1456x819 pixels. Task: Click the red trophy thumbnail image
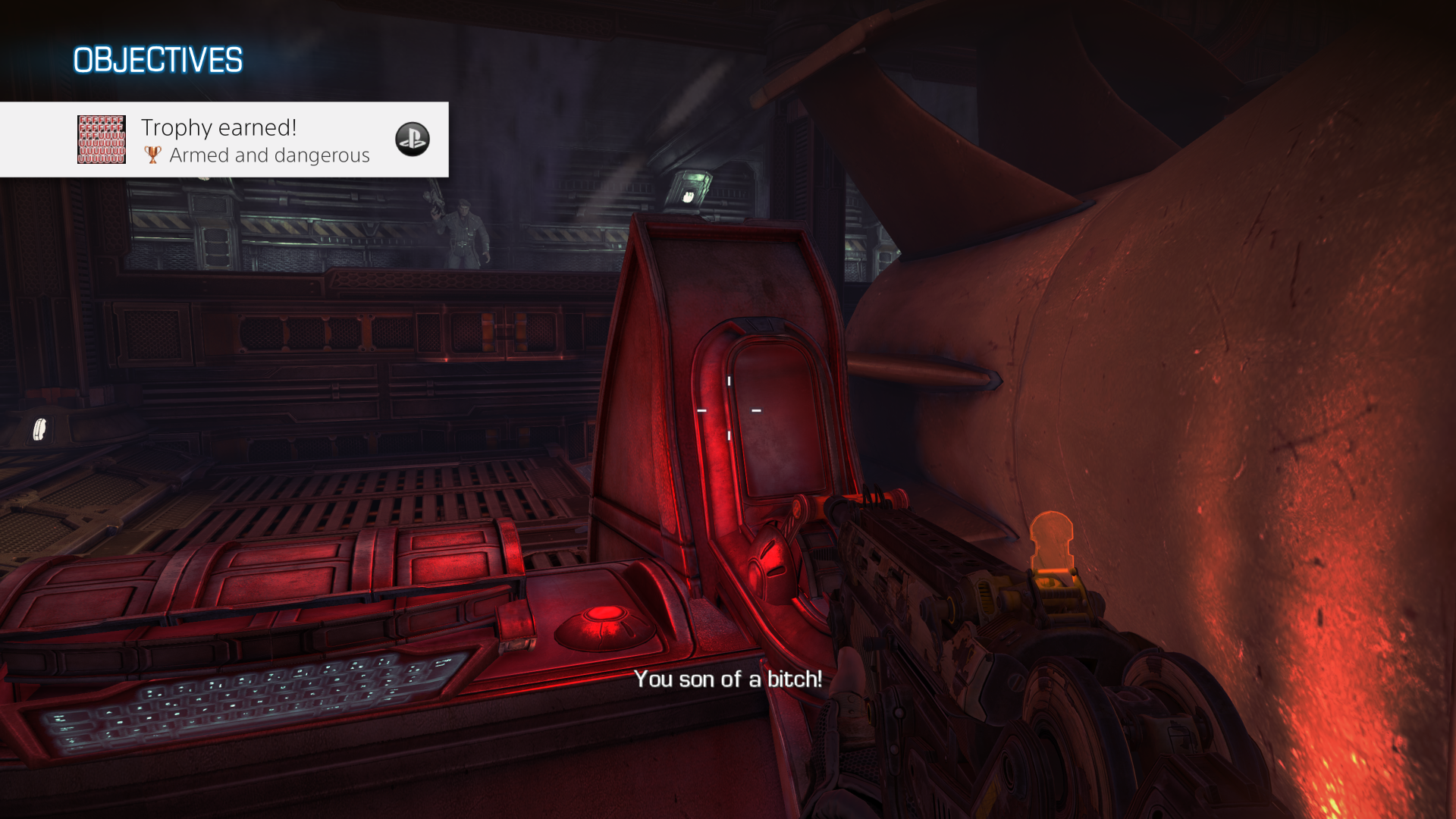coord(102,140)
